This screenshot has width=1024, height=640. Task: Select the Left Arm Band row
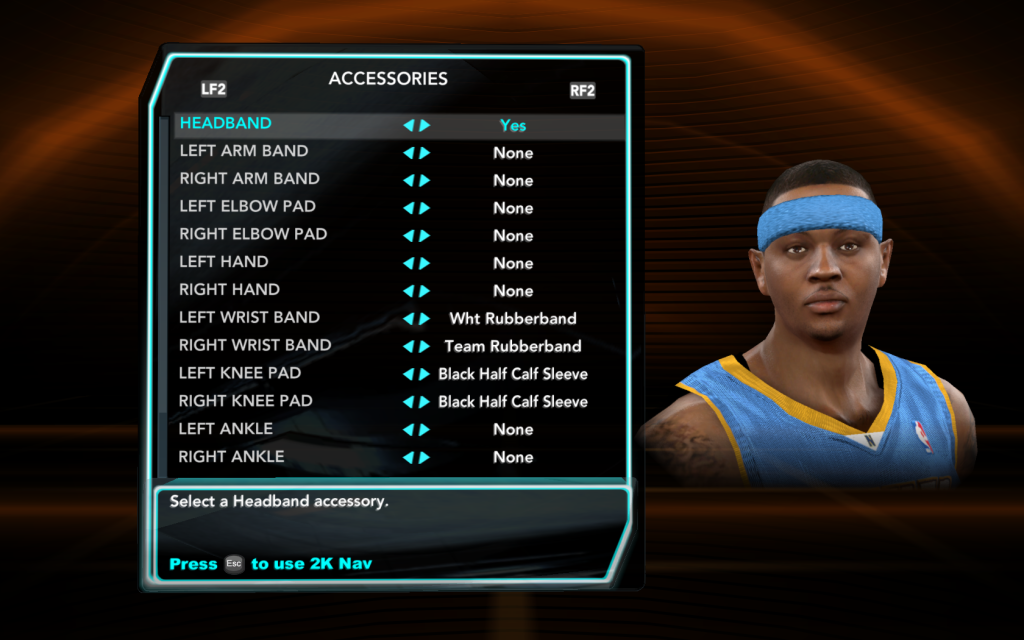click(x=244, y=152)
